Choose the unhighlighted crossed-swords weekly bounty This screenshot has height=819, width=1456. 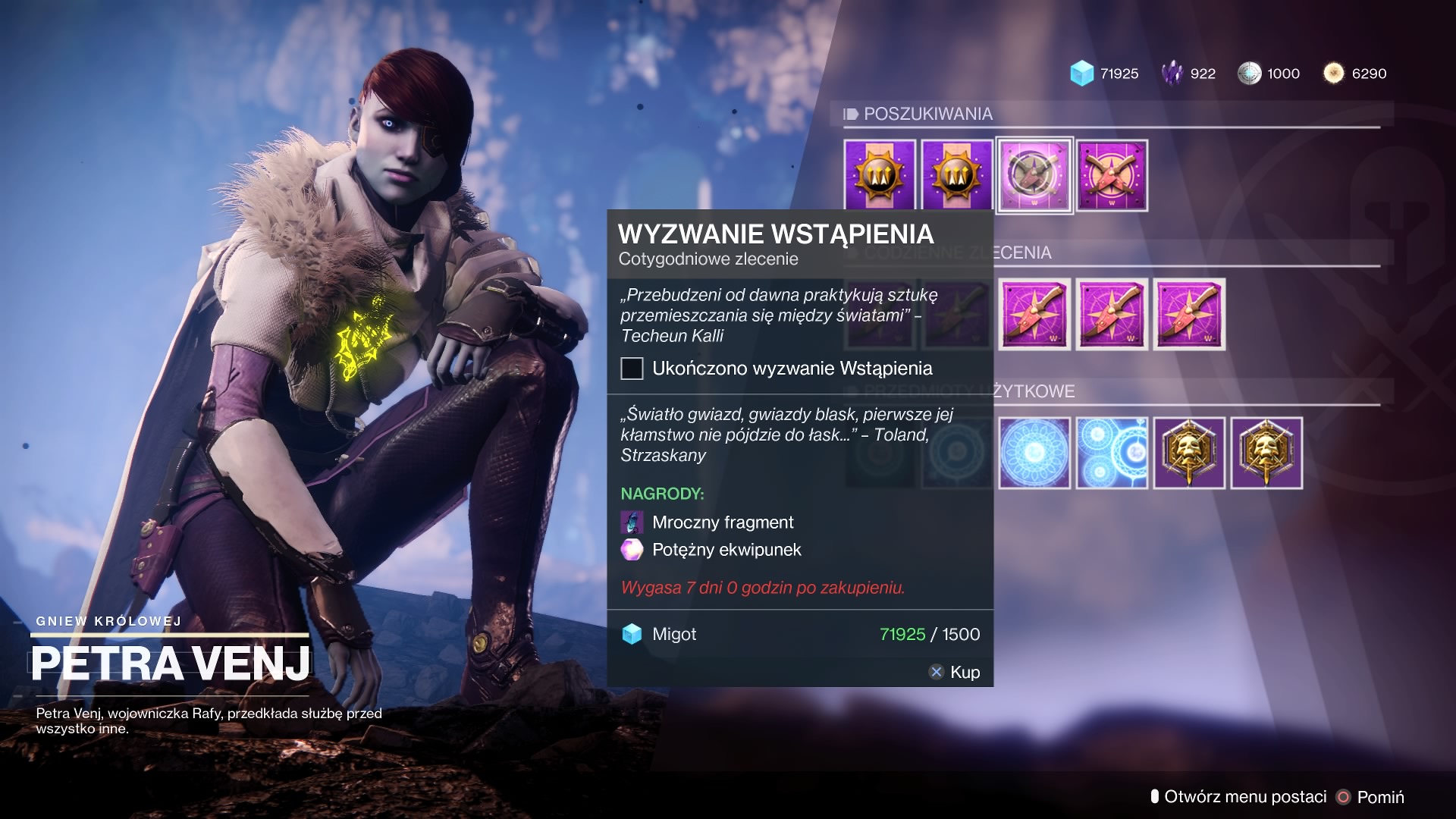tap(1112, 175)
